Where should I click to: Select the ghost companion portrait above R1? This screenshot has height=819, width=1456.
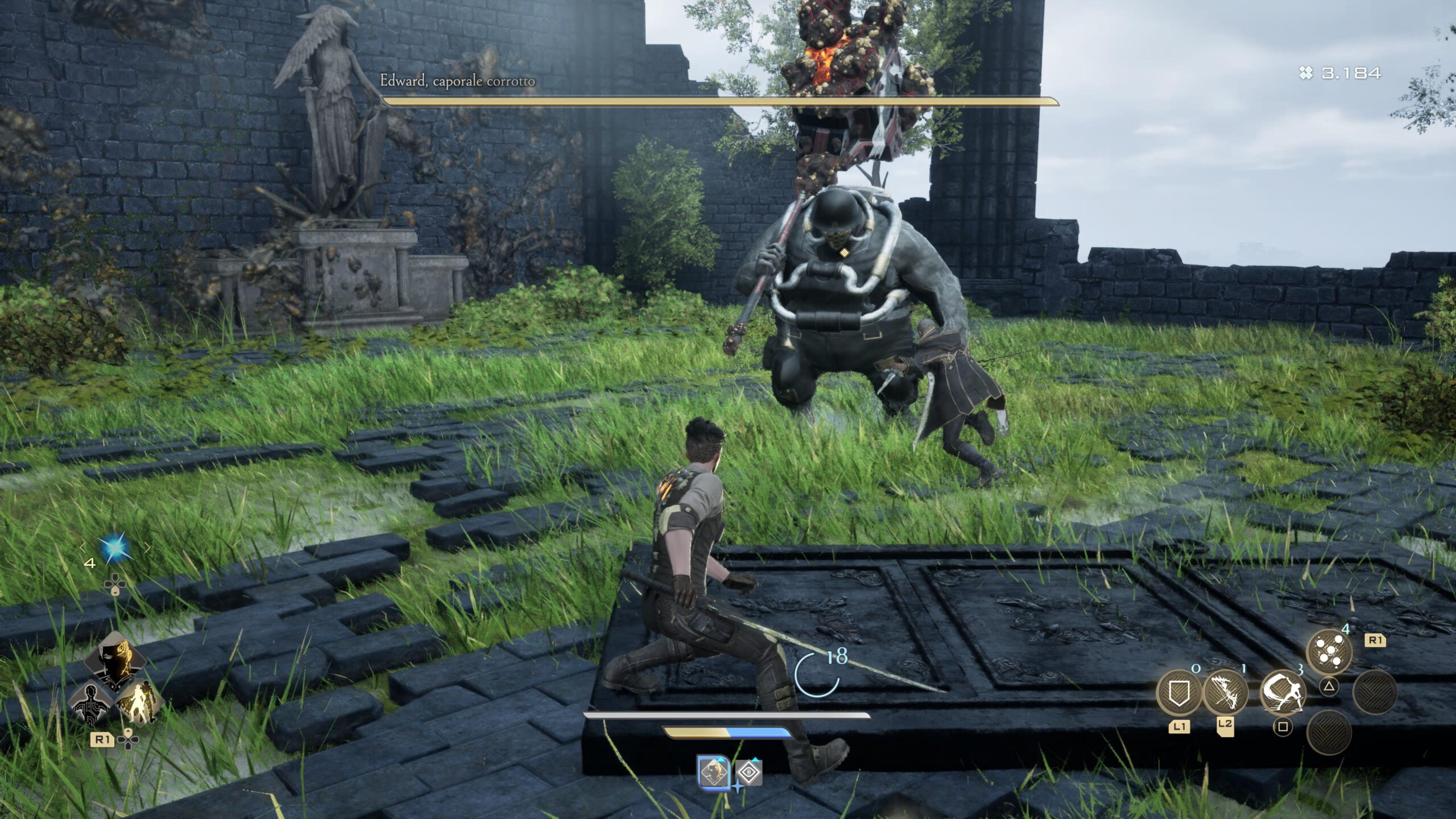pos(114,659)
